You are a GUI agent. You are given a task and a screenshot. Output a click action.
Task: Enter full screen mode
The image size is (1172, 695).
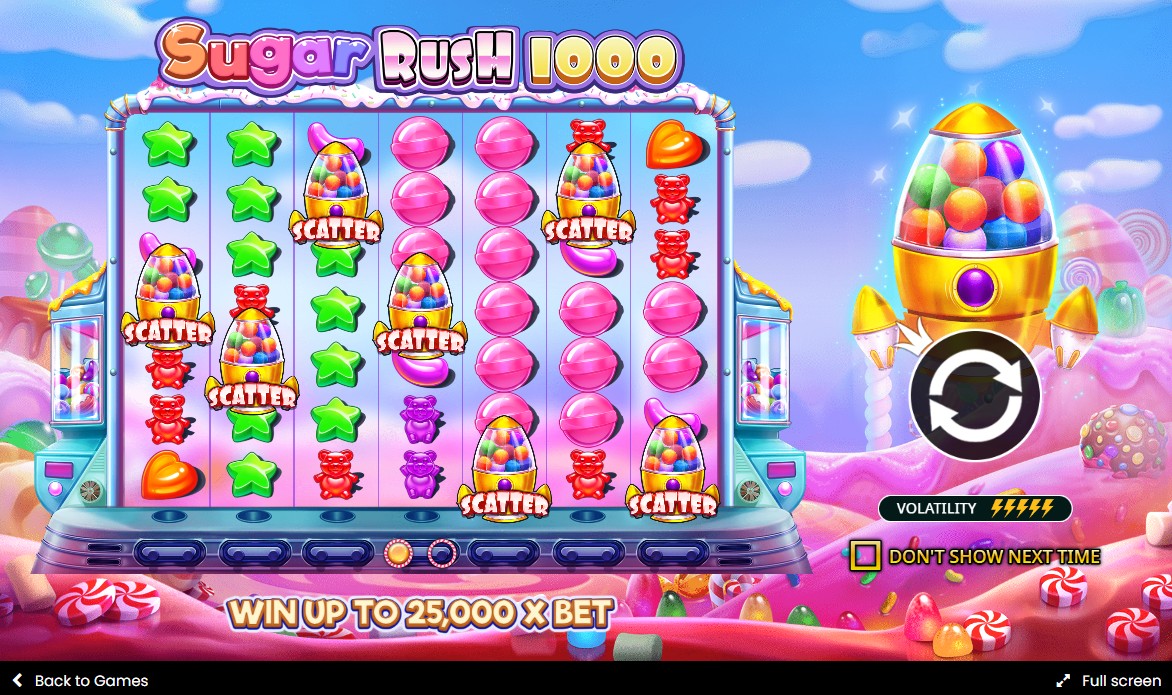coord(1108,681)
